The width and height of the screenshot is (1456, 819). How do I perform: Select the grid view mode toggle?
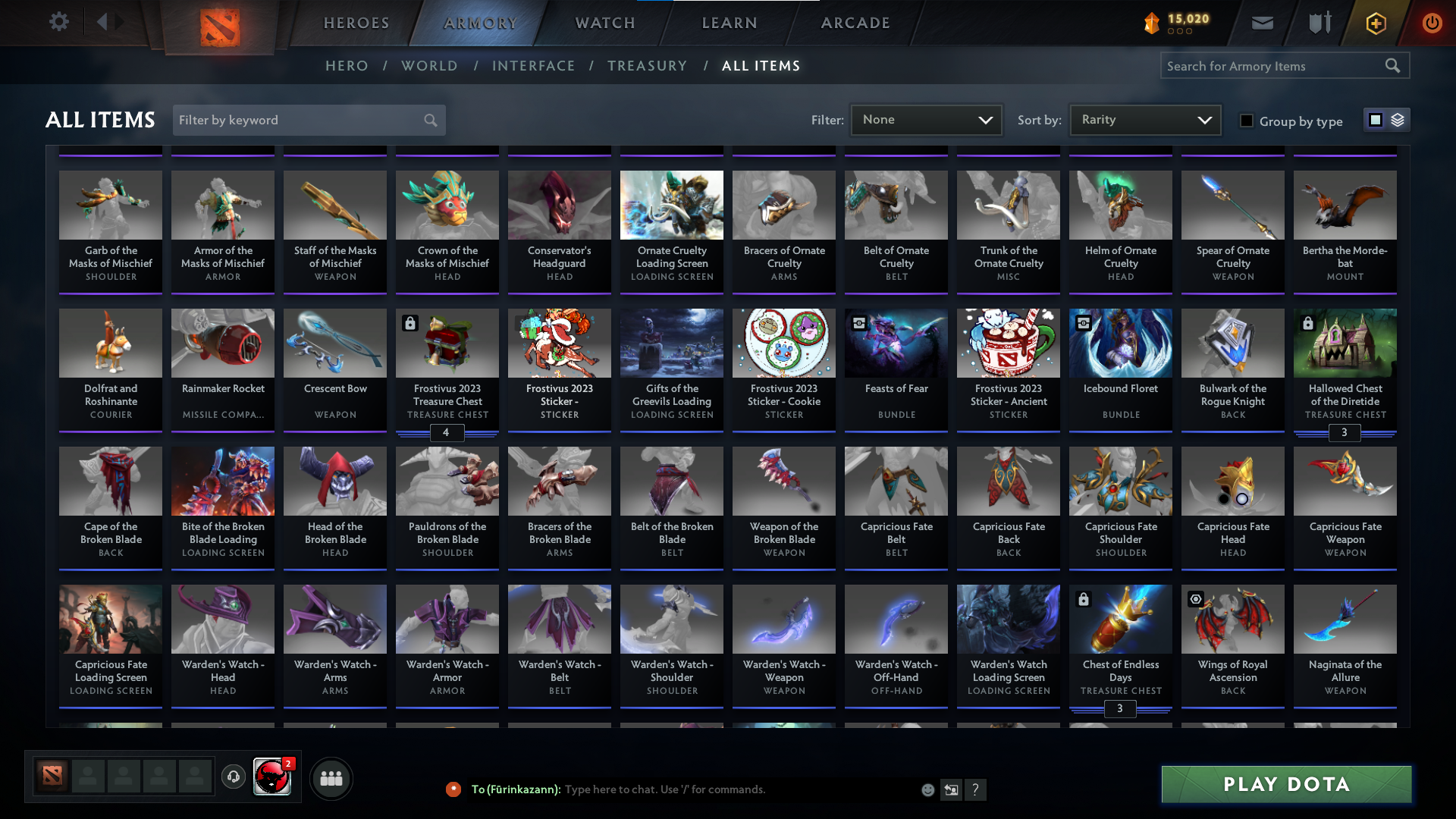click(1376, 120)
